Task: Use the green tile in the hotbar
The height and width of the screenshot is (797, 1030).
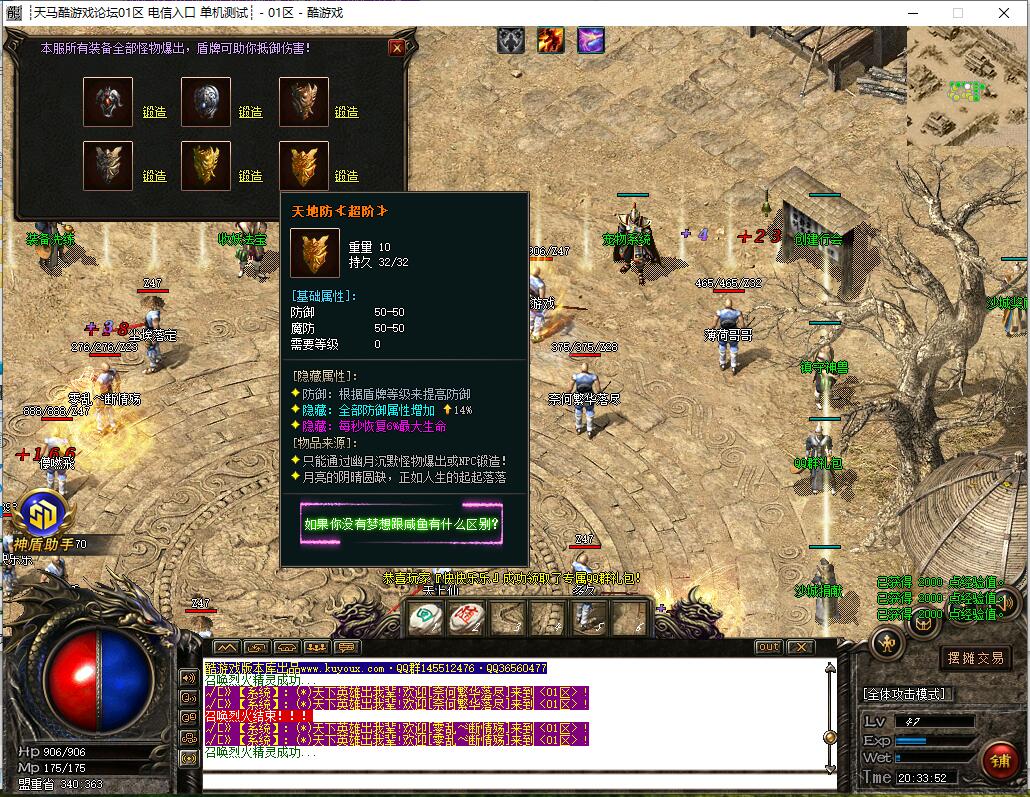Action: 424,619
